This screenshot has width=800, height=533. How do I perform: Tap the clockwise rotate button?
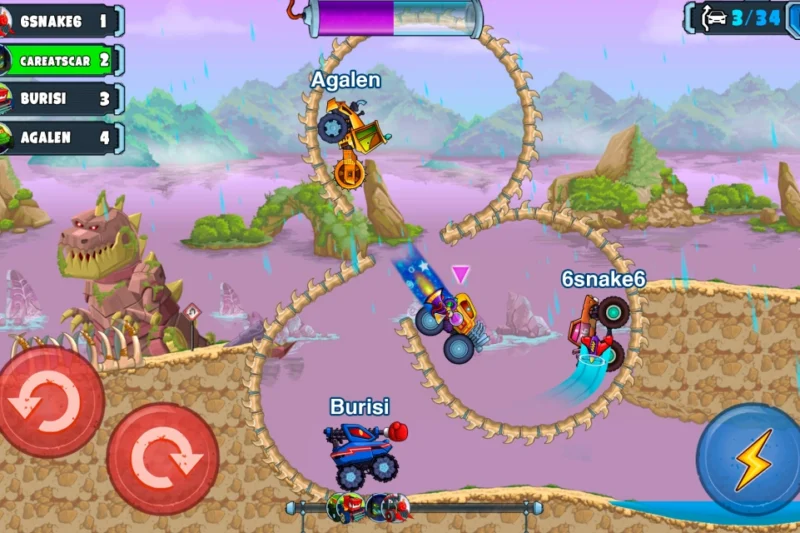coord(163,459)
